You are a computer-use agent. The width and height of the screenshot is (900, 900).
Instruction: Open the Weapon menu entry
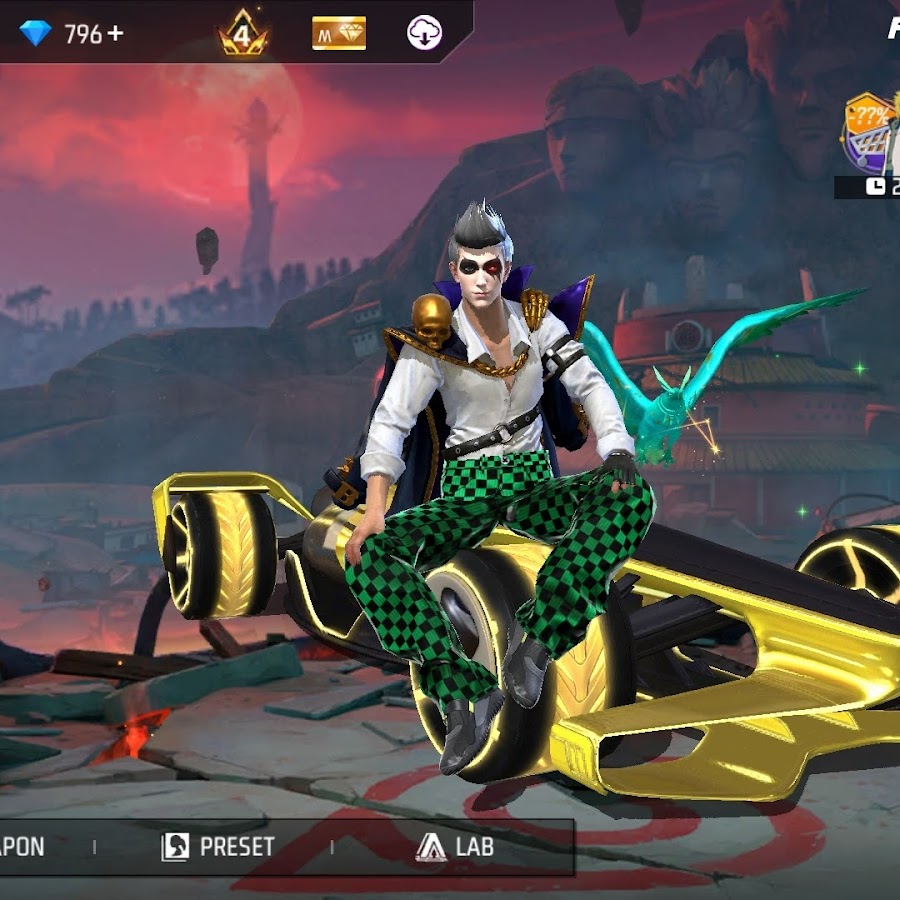click(x=22, y=847)
